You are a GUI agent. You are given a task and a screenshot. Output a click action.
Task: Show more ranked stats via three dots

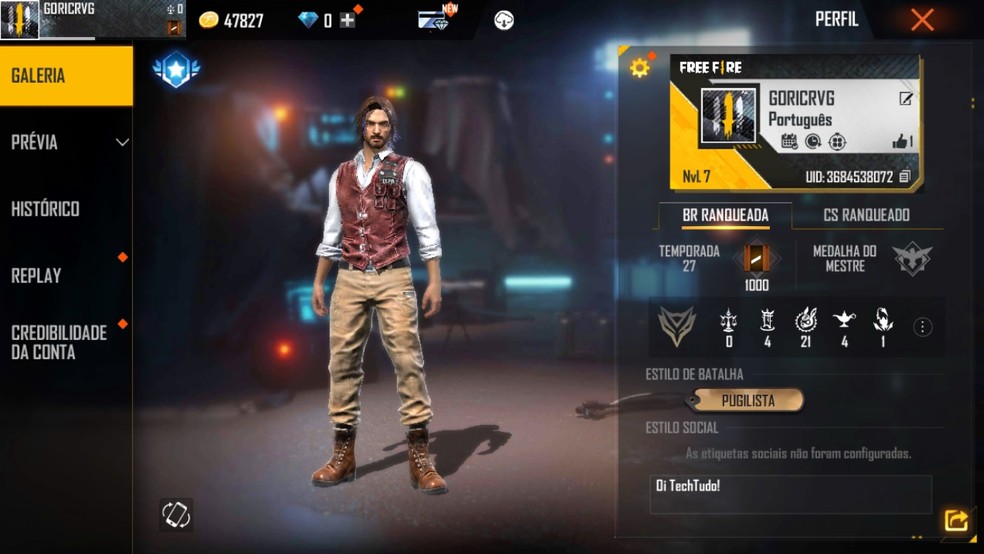922,328
